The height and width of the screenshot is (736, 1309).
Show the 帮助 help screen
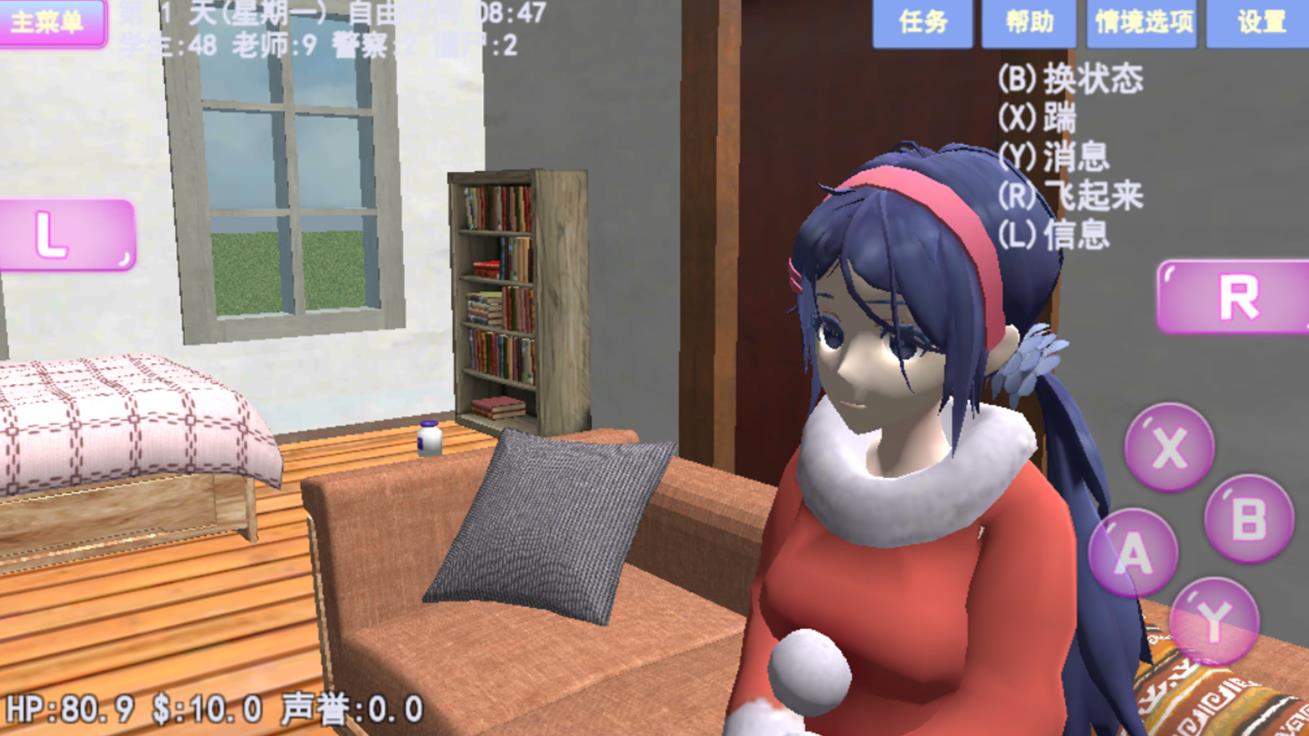pyautogui.click(x=1028, y=23)
